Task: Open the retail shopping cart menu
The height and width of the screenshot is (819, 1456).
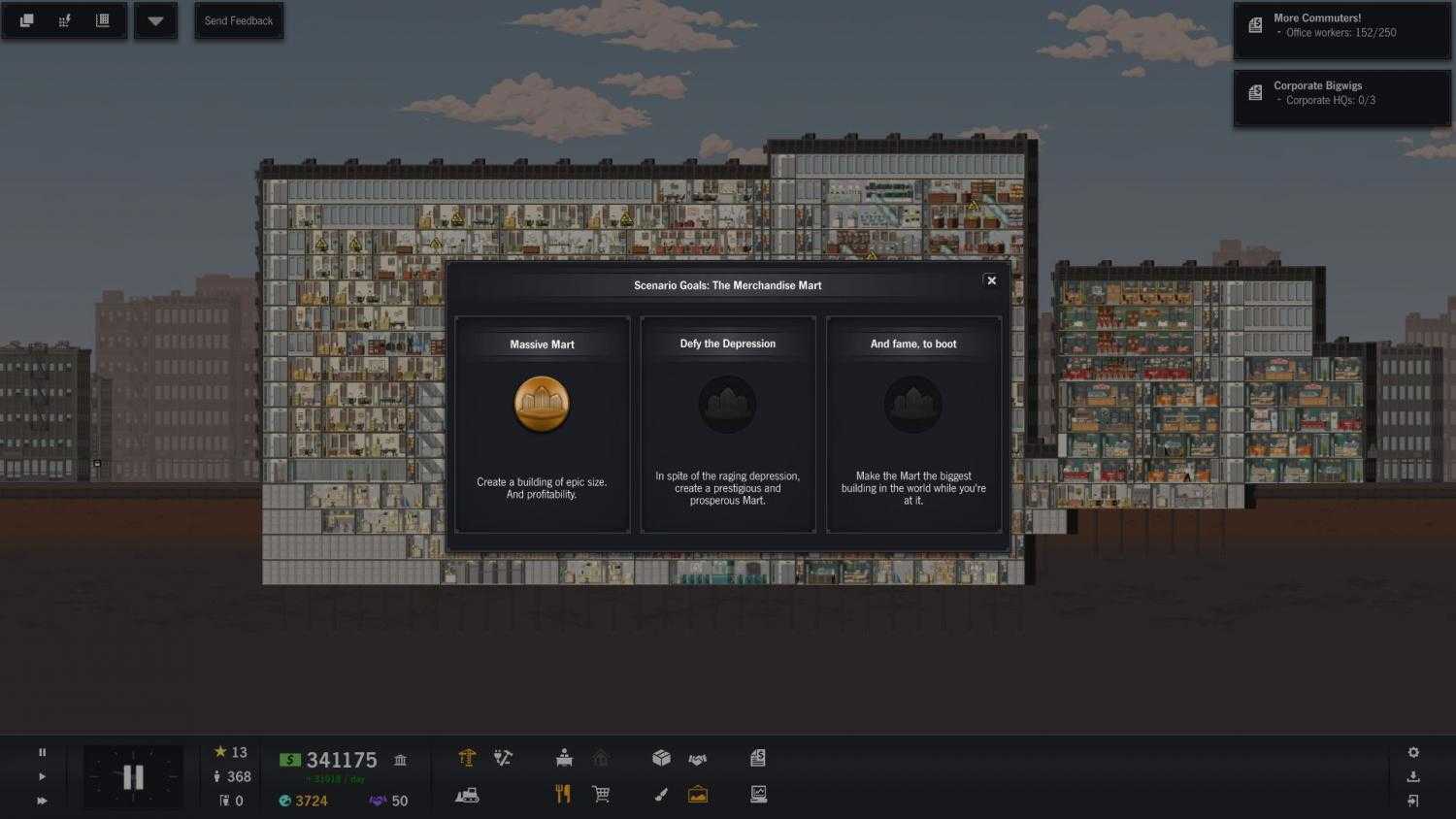Action: tap(601, 794)
